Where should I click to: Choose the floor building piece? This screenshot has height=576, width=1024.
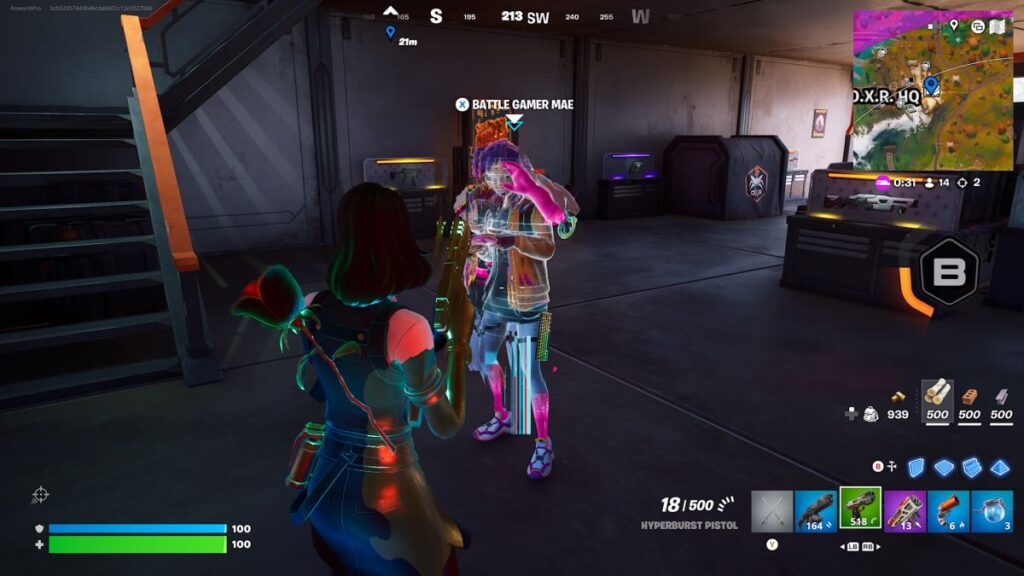coord(944,467)
